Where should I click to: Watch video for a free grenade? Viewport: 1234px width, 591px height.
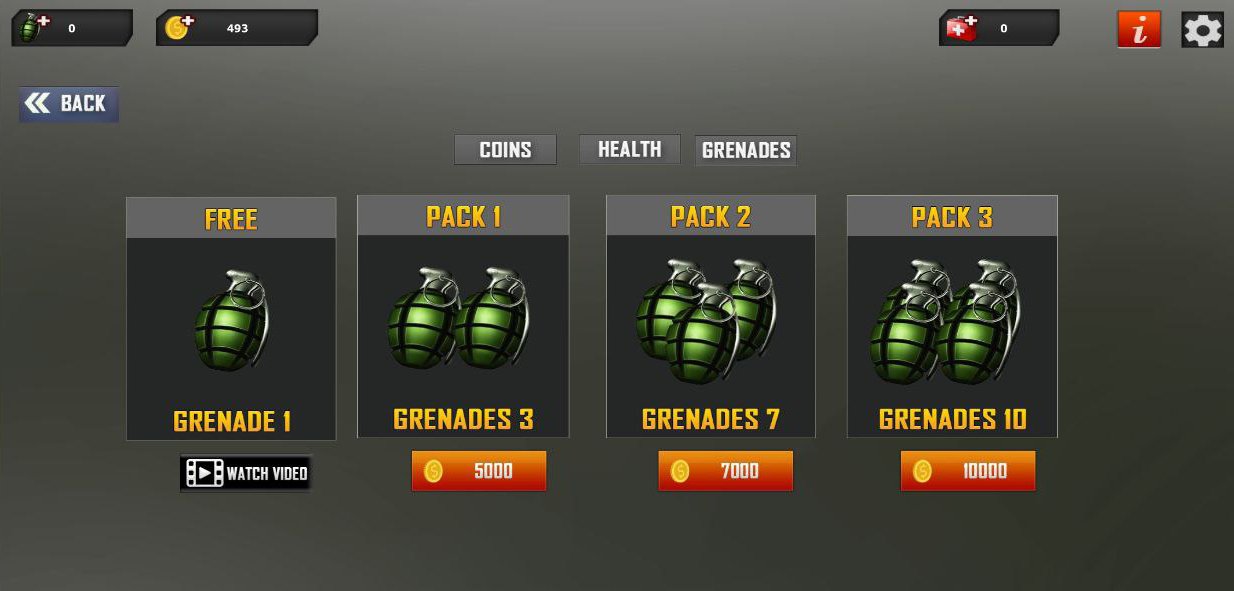point(246,473)
